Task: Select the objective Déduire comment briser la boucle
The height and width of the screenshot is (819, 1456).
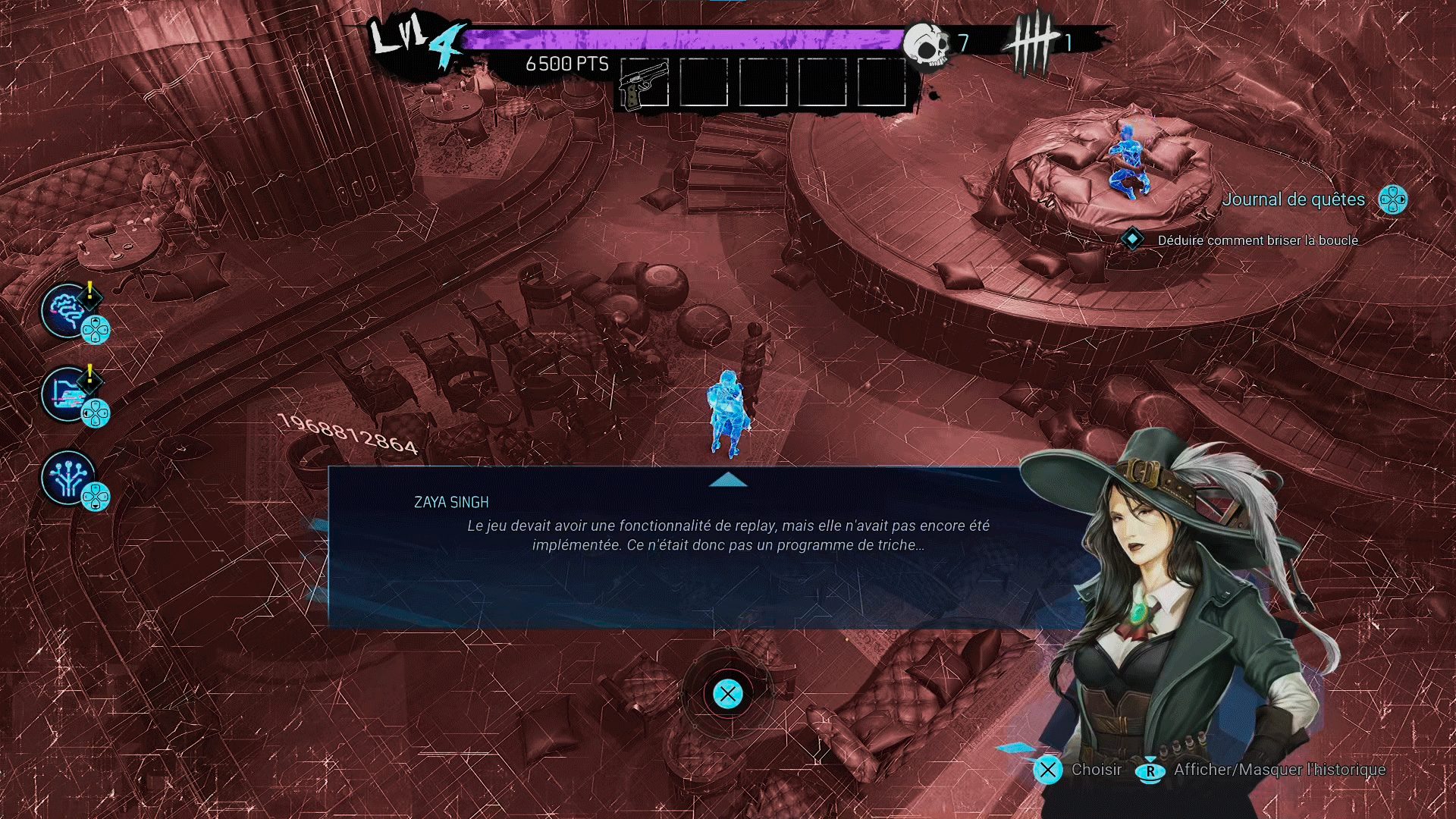Action: tap(1257, 240)
